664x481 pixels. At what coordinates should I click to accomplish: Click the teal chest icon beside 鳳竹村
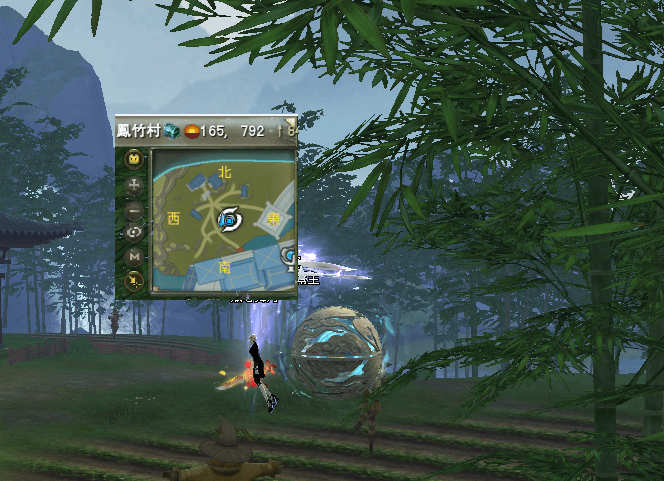171,130
